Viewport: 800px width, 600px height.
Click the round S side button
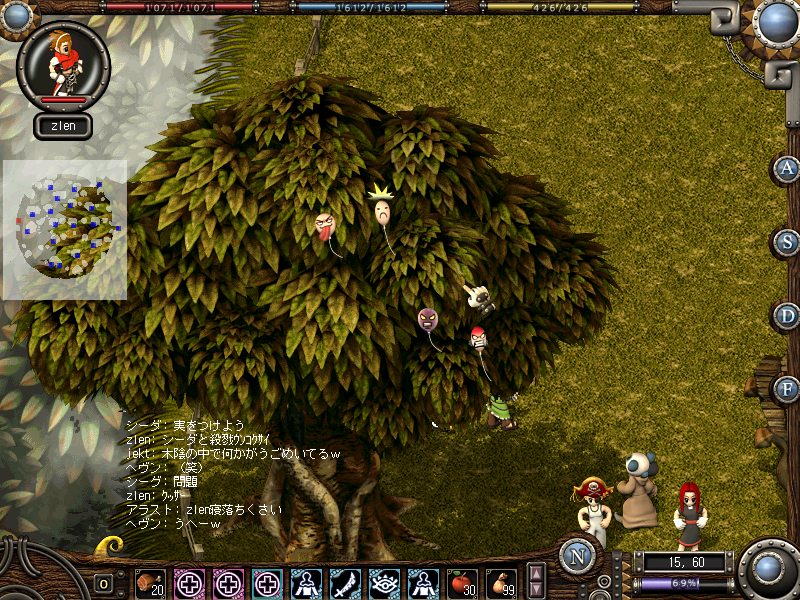click(x=788, y=242)
